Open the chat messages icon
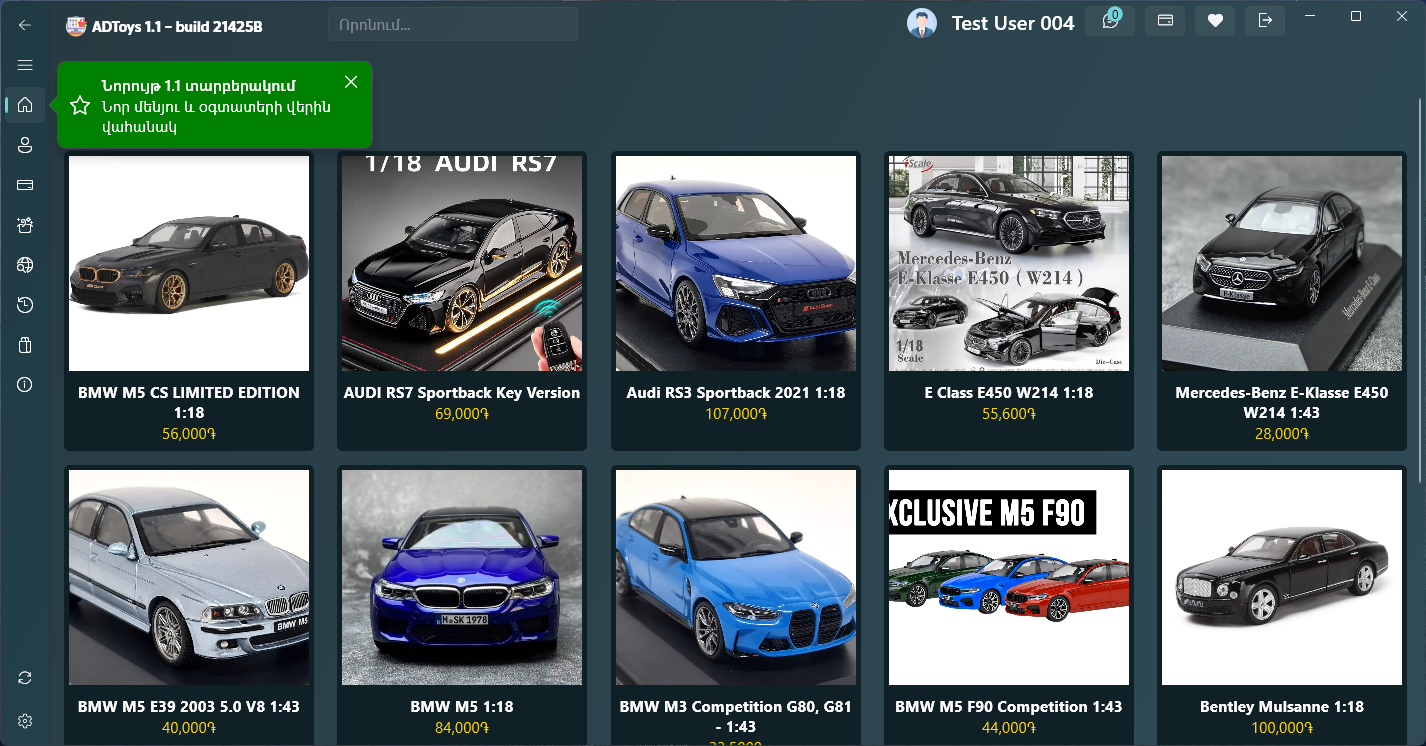 1110,21
